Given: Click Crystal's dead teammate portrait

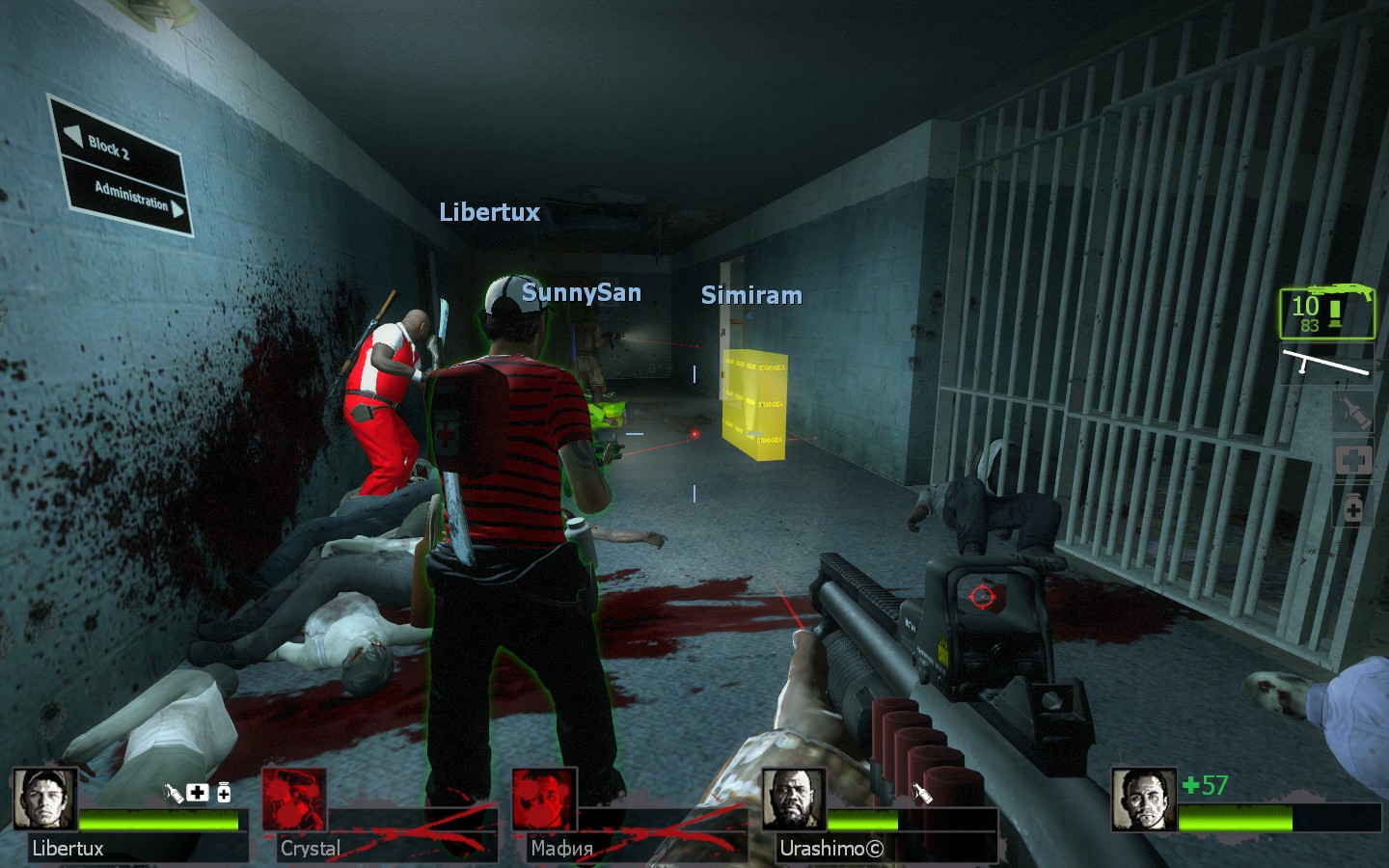Looking at the screenshot, I should (294, 800).
